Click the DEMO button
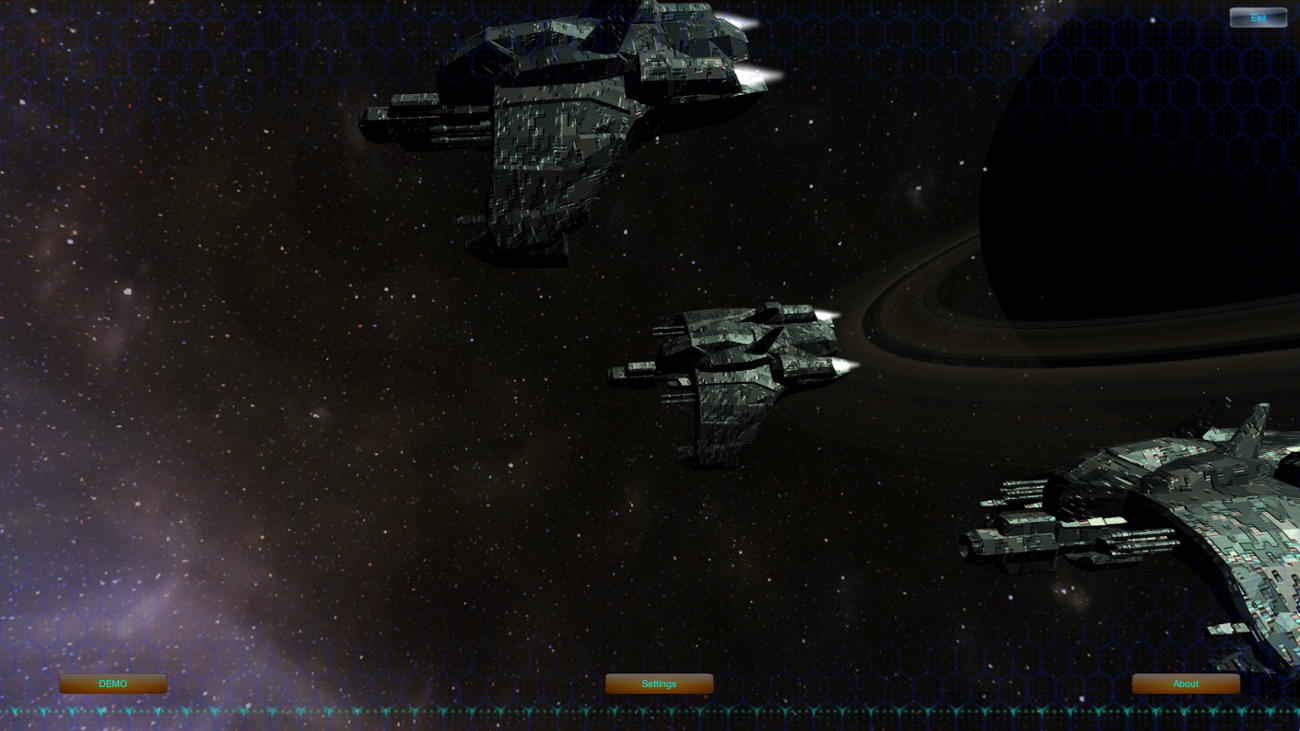 tap(113, 684)
